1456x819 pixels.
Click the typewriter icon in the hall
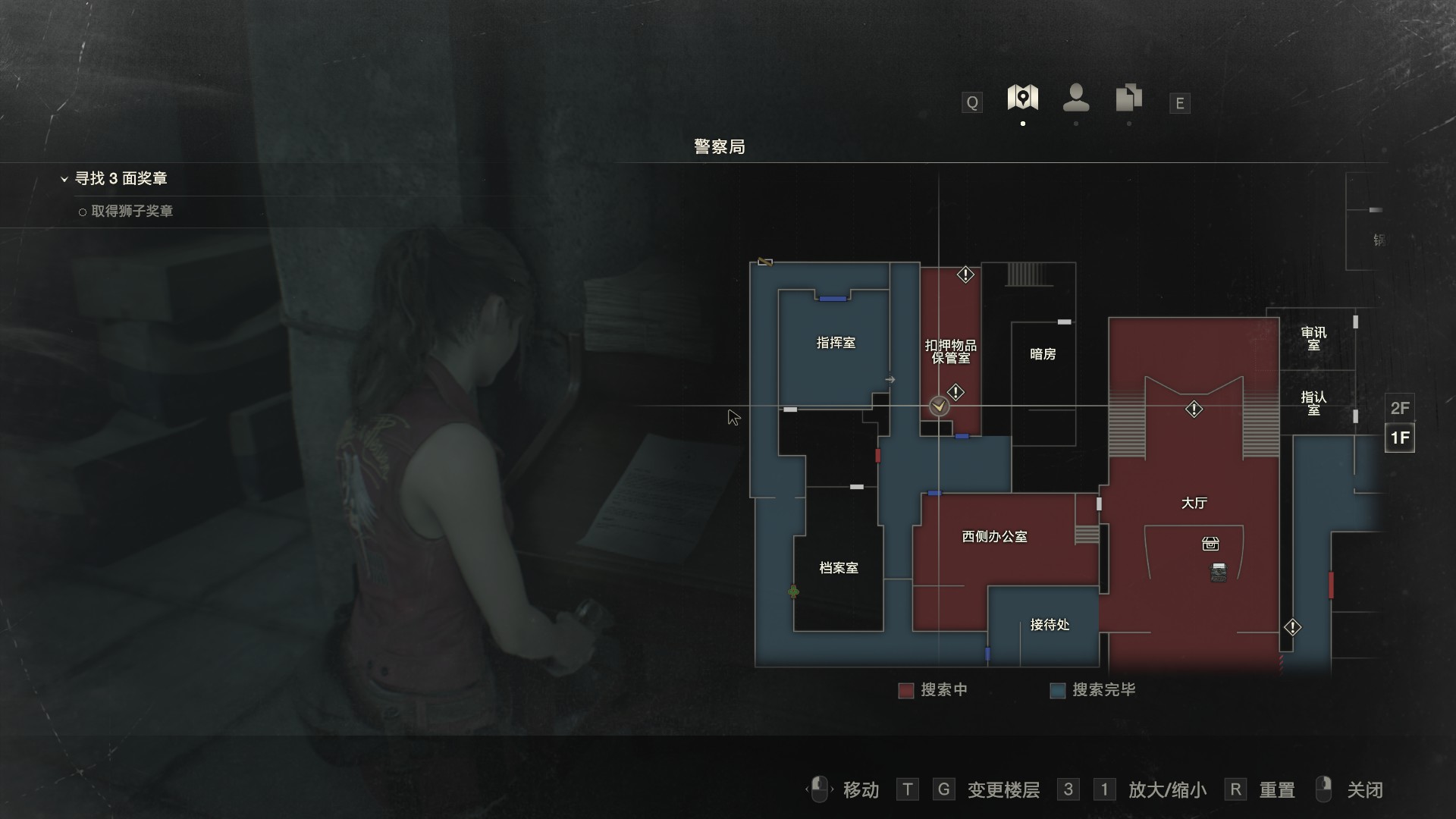coord(1219,573)
